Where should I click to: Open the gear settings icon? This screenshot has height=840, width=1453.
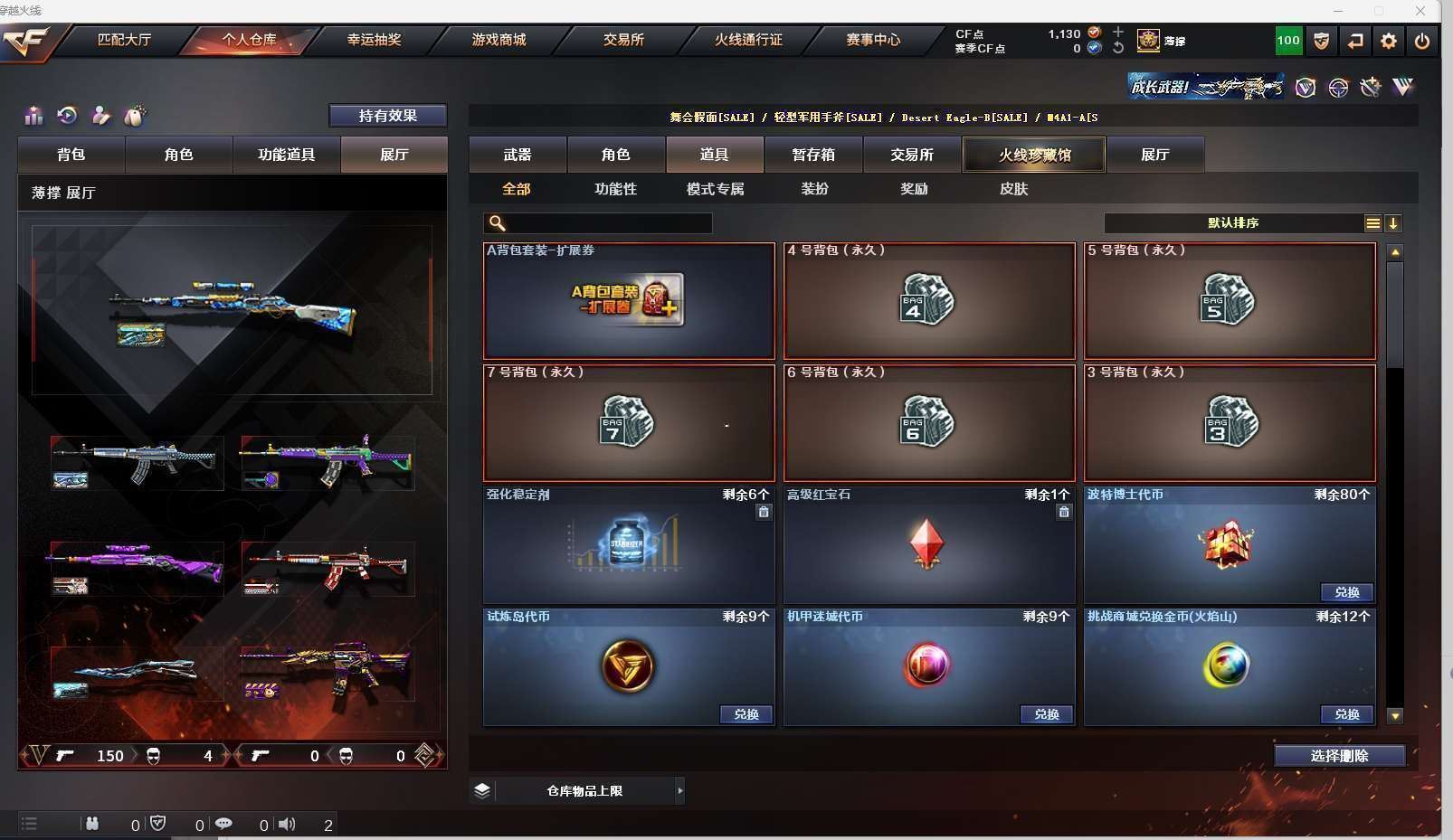tap(1389, 41)
